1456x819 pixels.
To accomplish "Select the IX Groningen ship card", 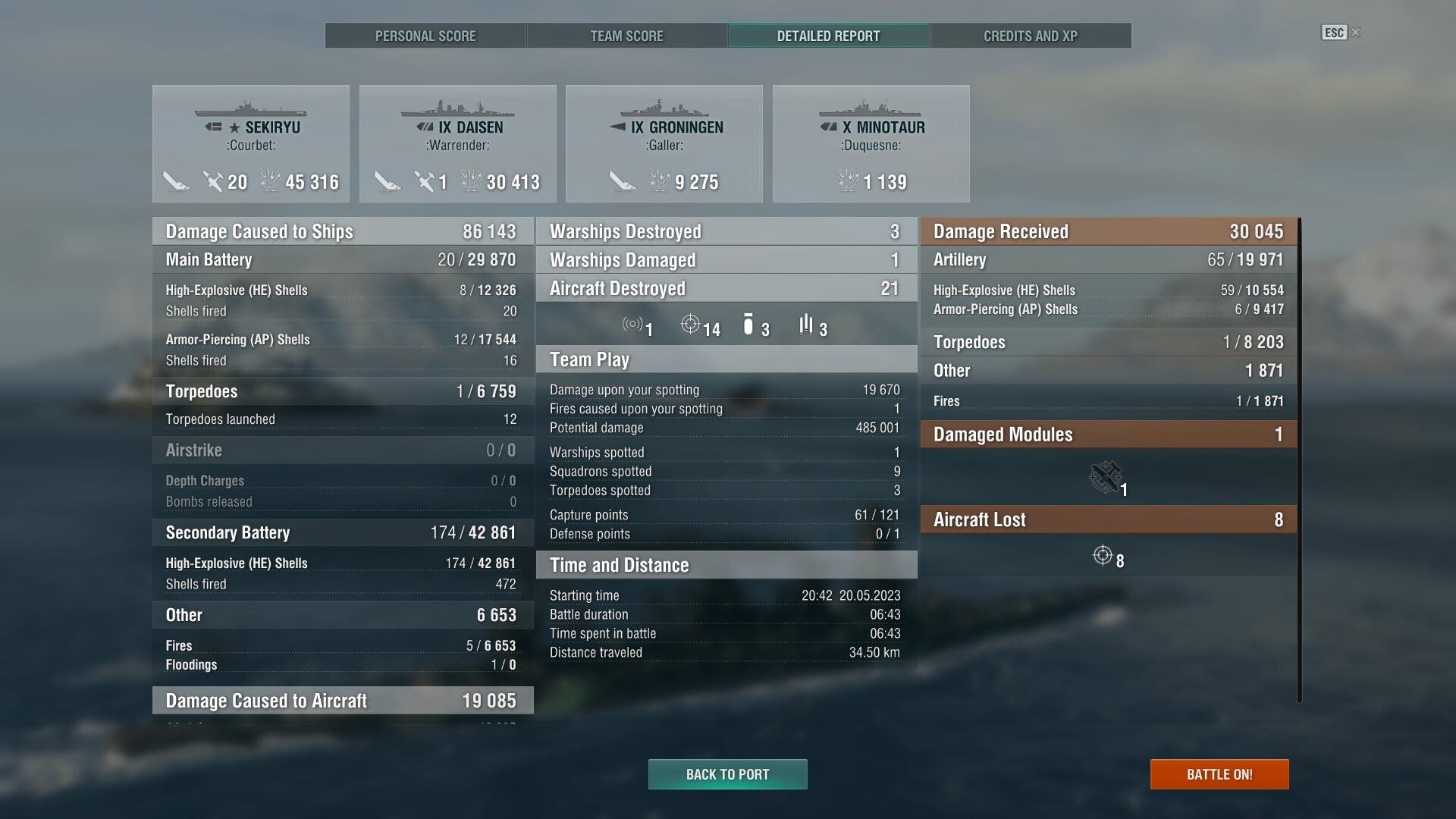I will 664,143.
